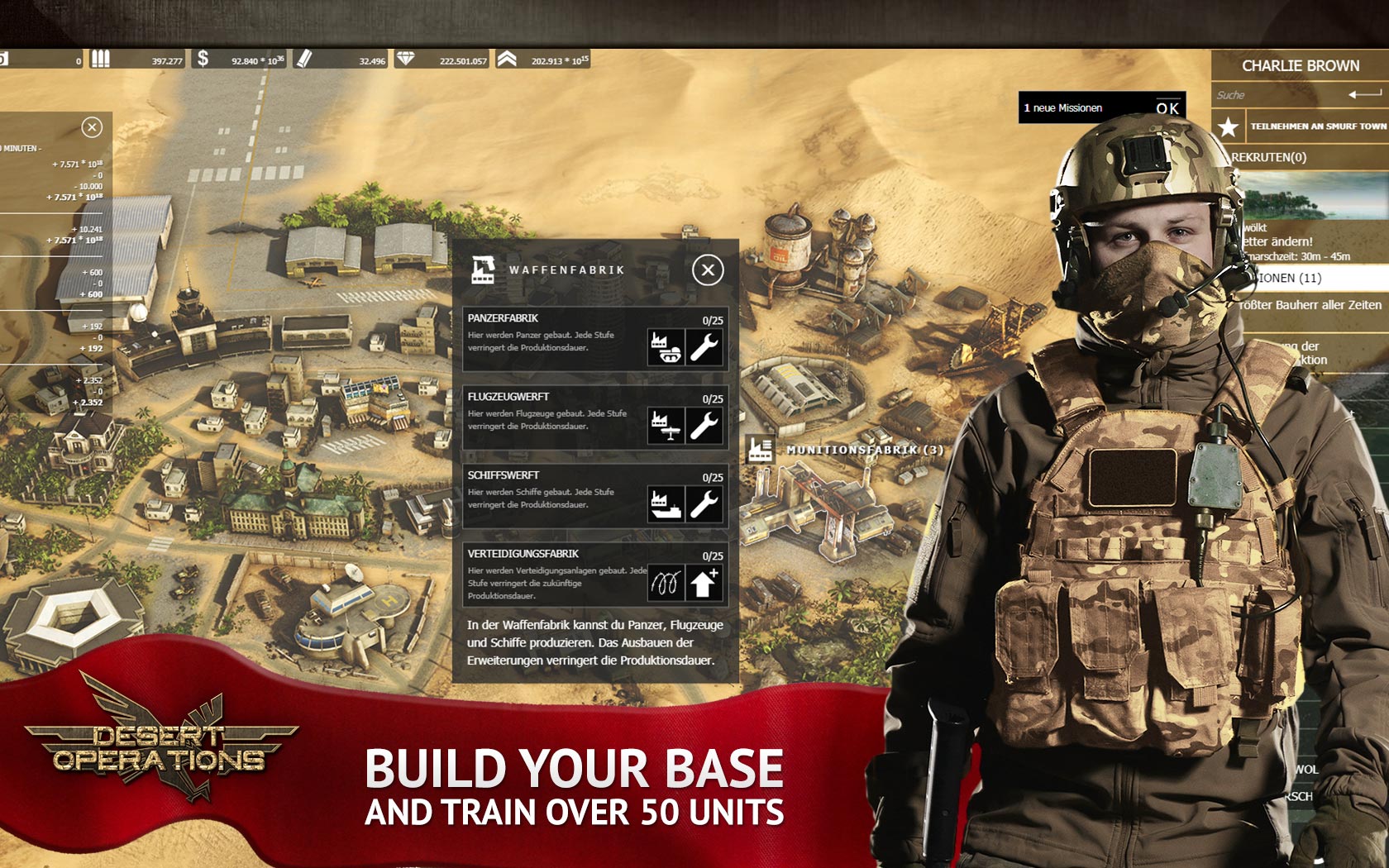The width and height of the screenshot is (1389, 868).
Task: Open the Rekruten(0) list
Action: (1270, 157)
